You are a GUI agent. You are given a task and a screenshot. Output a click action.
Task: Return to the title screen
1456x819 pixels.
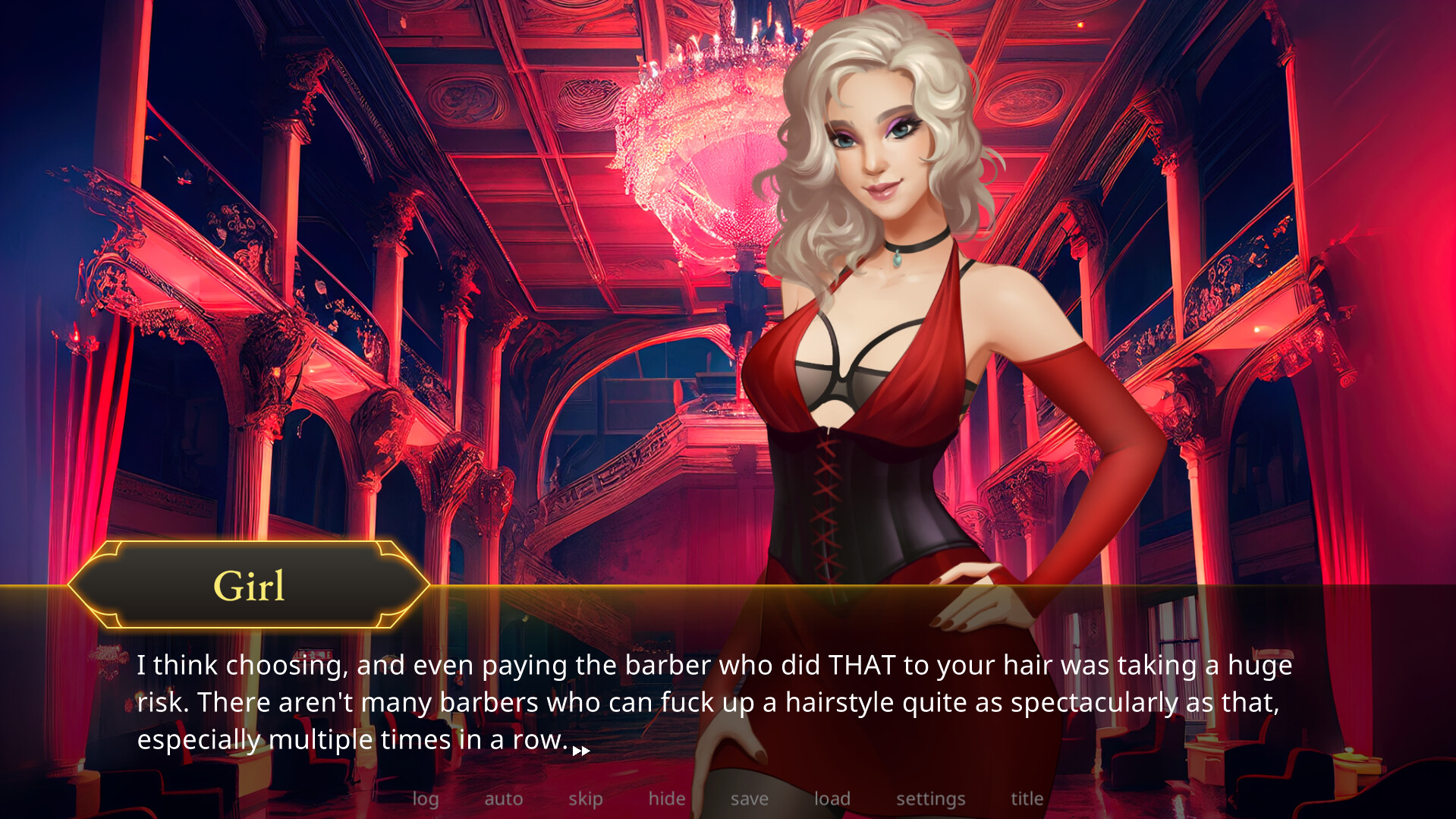1027,799
